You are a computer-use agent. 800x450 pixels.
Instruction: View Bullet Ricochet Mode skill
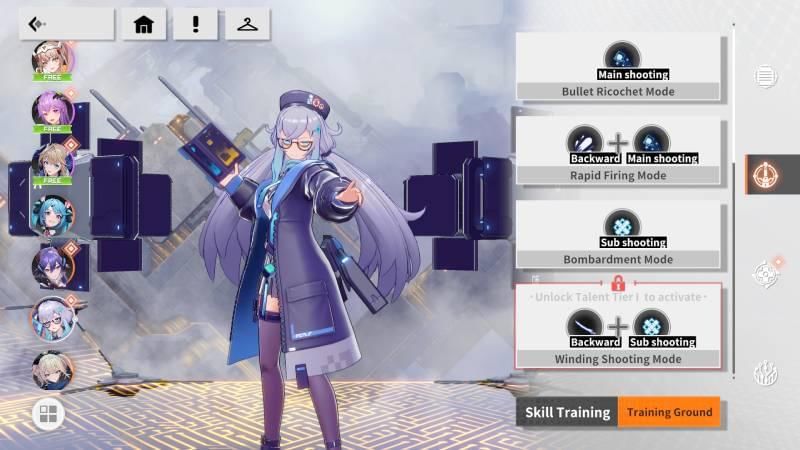coord(618,67)
